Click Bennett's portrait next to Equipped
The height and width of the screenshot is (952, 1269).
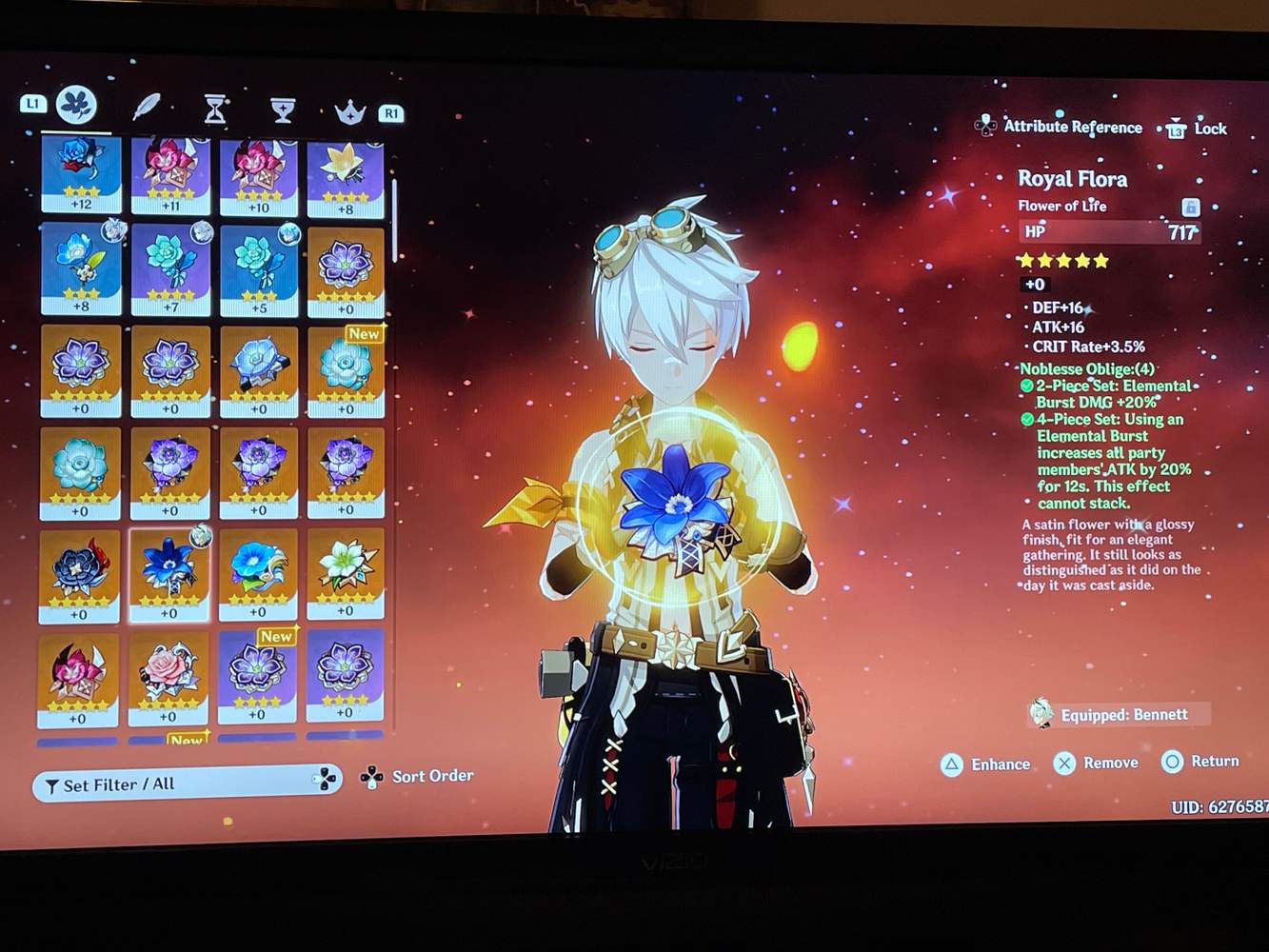tap(1040, 712)
